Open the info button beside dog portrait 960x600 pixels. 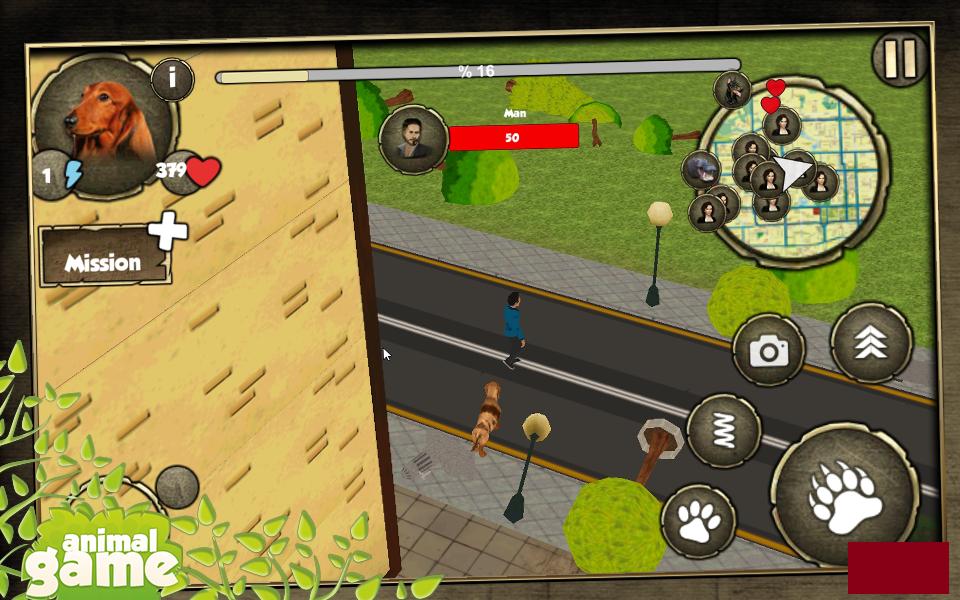[172, 79]
